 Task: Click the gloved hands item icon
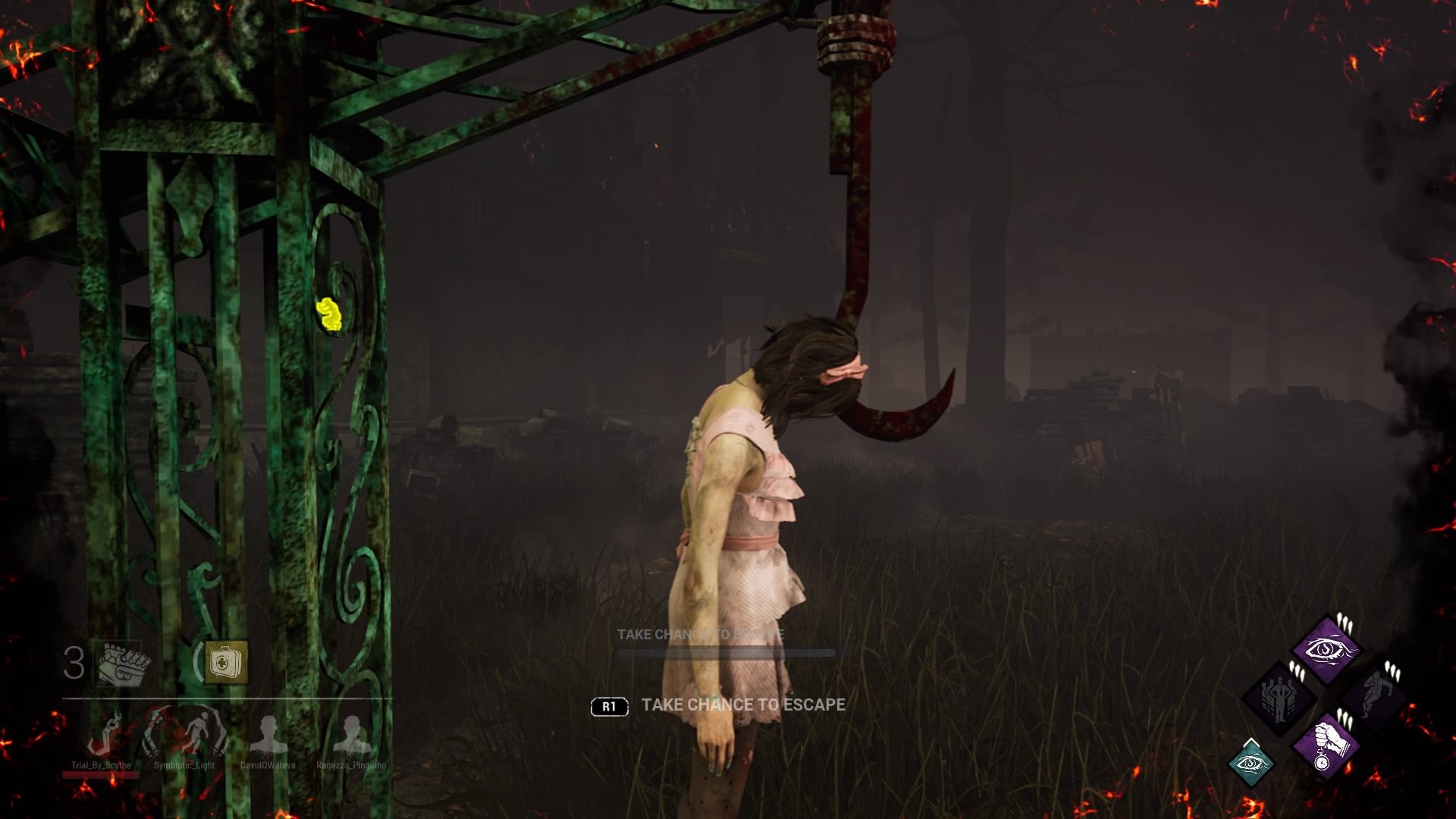point(124,664)
